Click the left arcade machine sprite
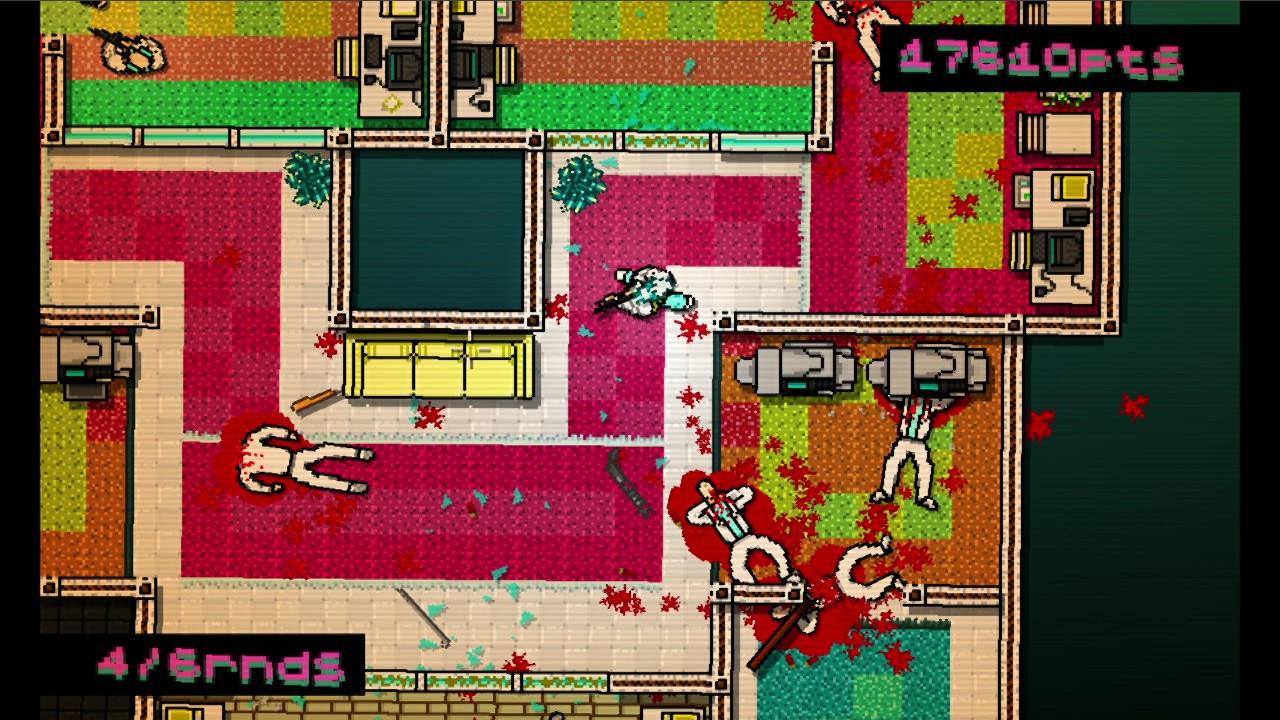1280x720 pixels. pos(795,368)
